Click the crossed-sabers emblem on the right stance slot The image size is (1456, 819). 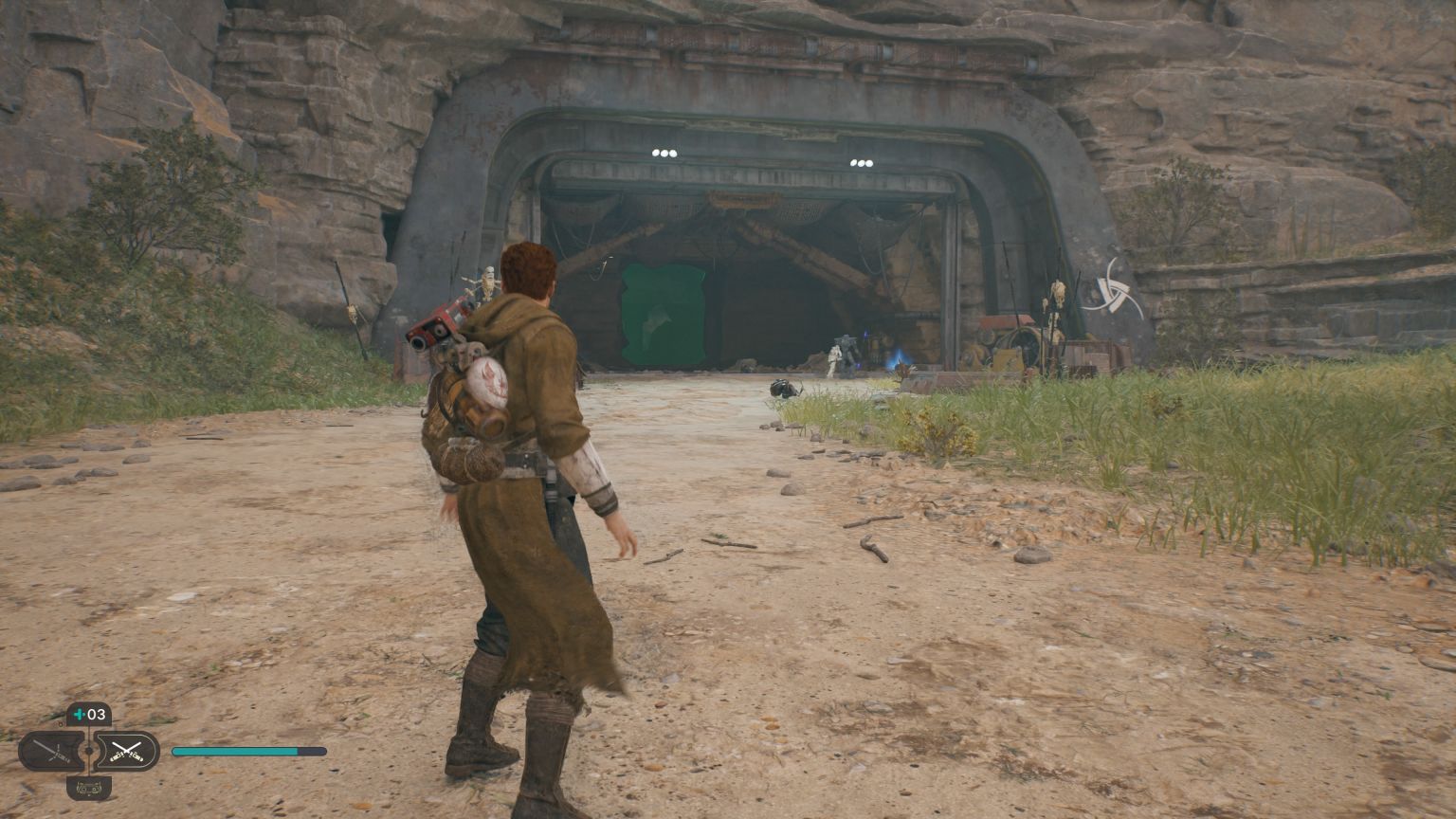pyautogui.click(x=128, y=751)
